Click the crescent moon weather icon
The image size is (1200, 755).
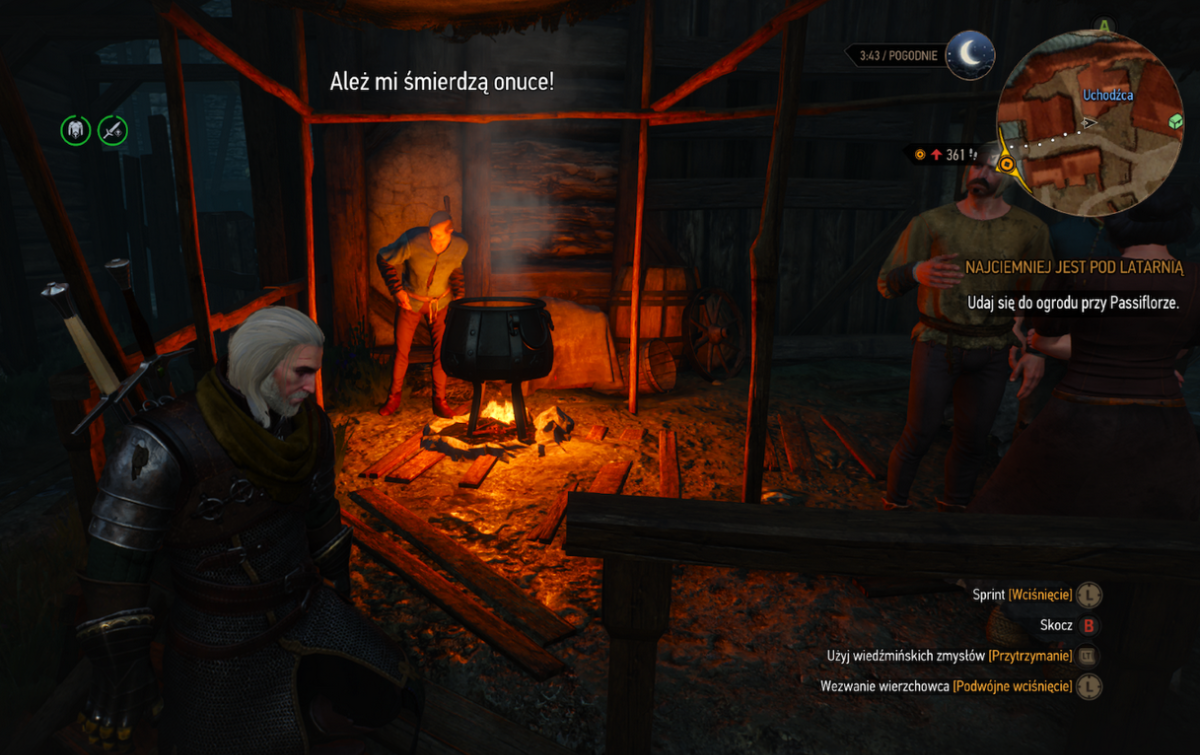(970, 55)
